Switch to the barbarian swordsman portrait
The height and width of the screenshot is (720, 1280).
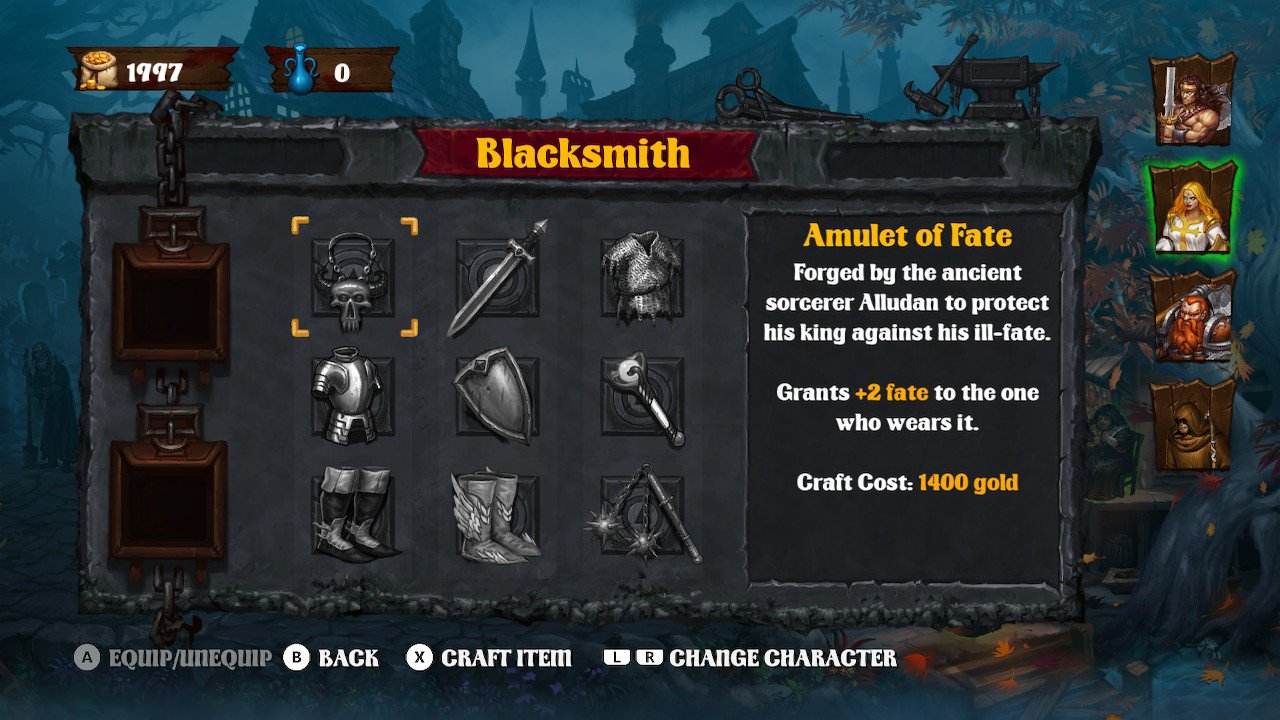pos(1192,100)
